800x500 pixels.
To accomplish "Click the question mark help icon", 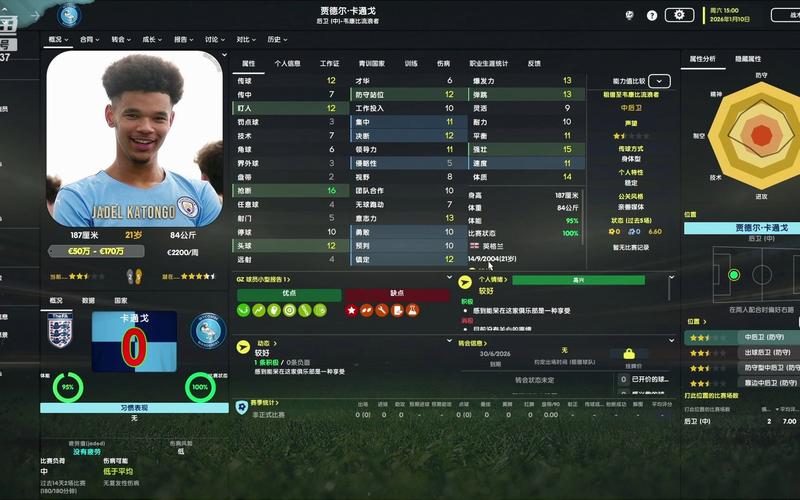I will pos(652,15).
